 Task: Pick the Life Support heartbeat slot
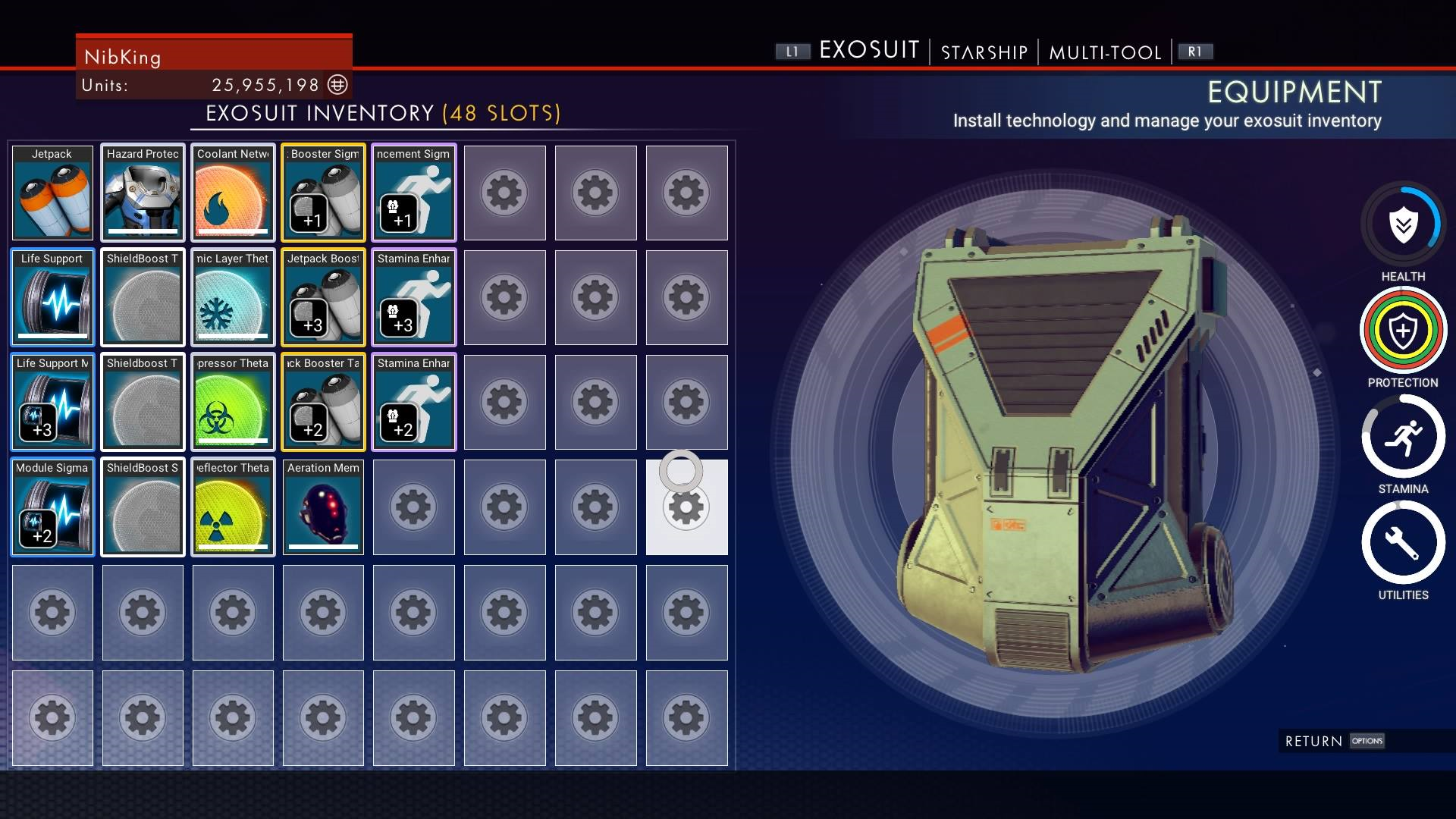click(52, 297)
